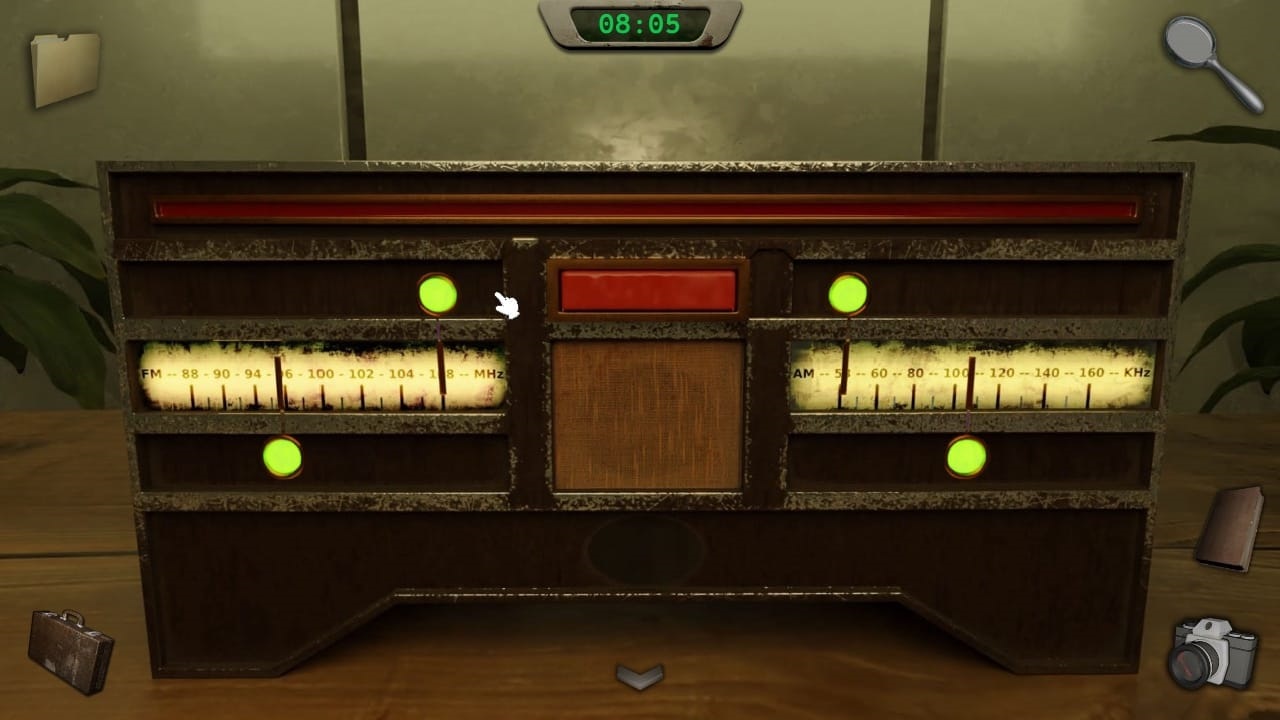Click the down arrow to exit the radio view
The image size is (1280, 720).
[x=640, y=676]
